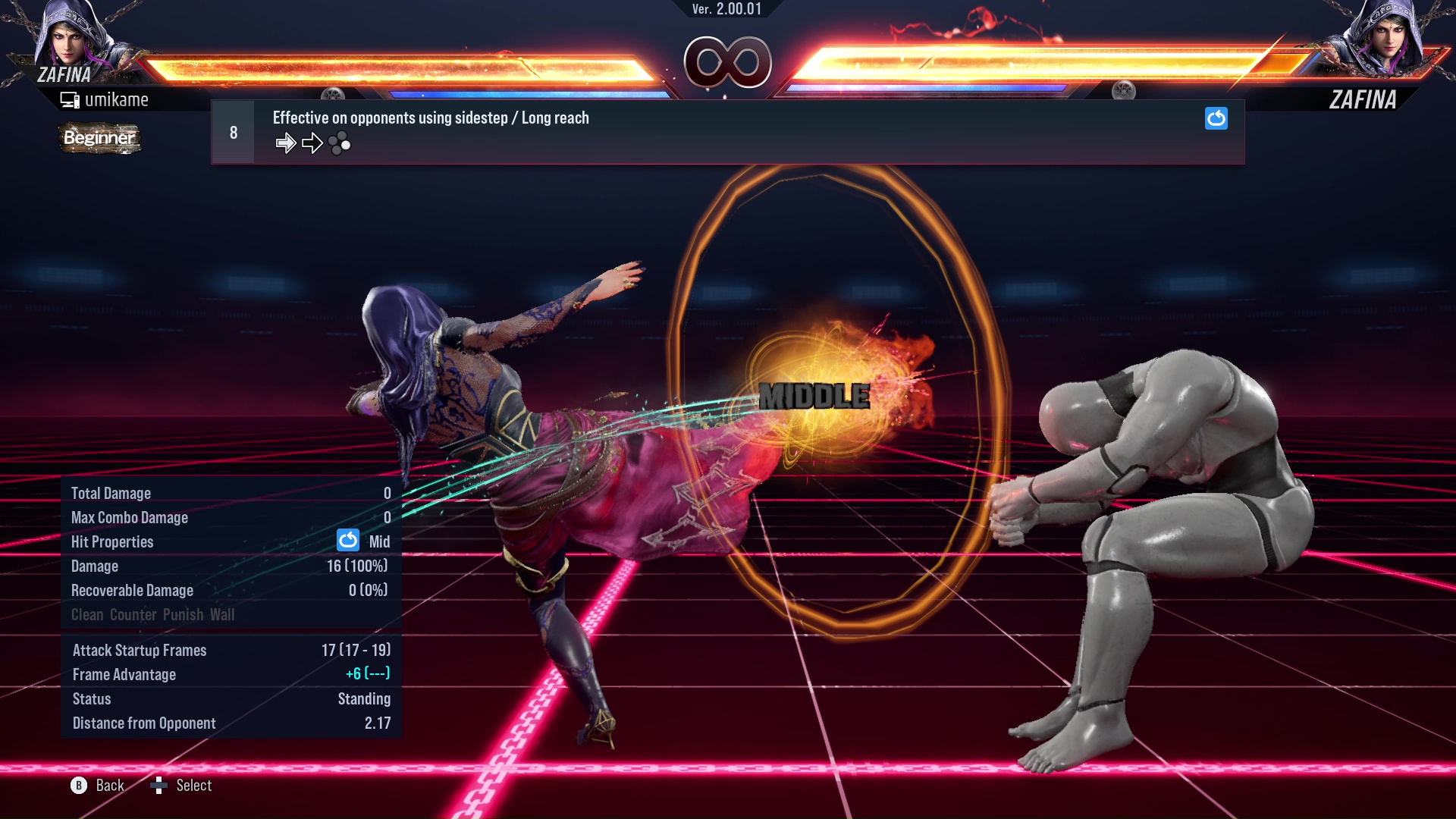Click the four-button attack notation icon

point(340,143)
